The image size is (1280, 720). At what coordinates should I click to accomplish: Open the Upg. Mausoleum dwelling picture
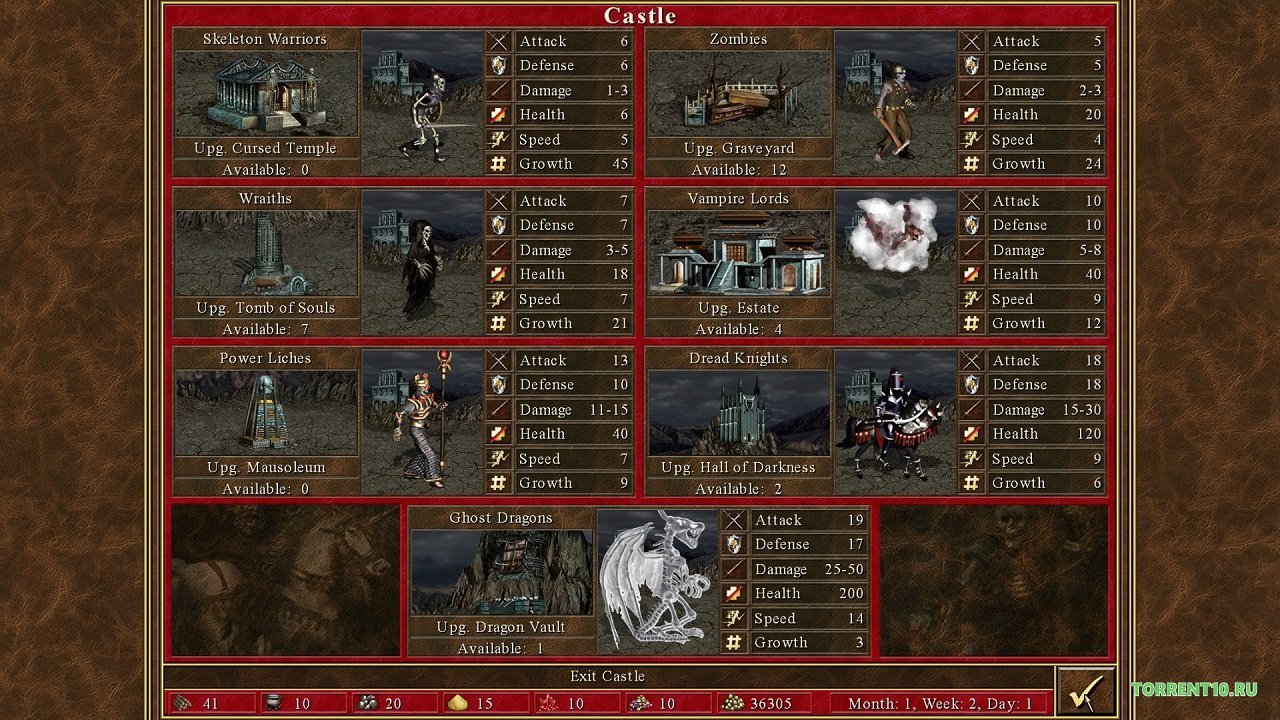[x=266, y=413]
